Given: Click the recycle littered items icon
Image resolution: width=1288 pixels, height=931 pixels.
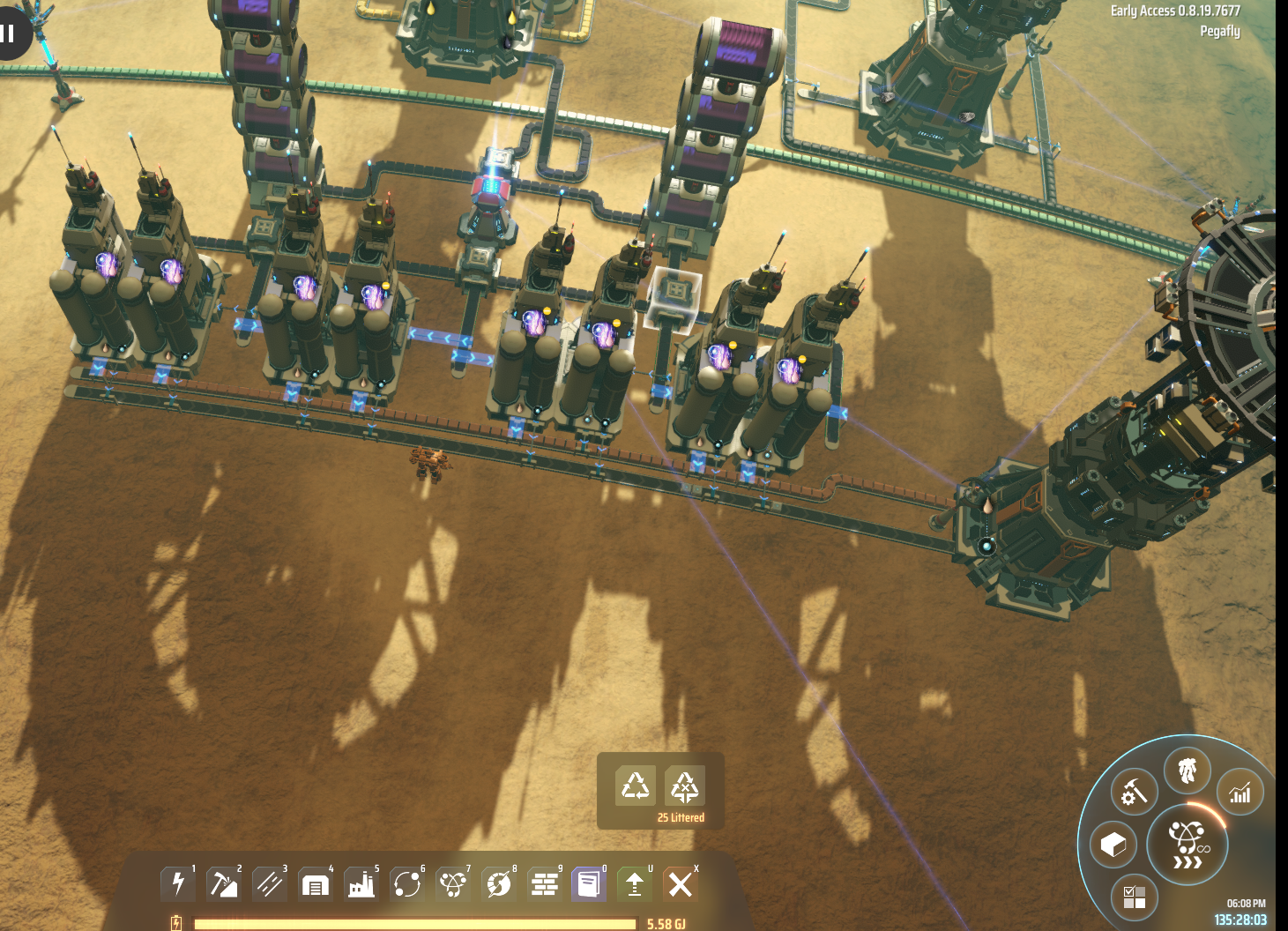Looking at the screenshot, I should pyautogui.click(x=636, y=785).
